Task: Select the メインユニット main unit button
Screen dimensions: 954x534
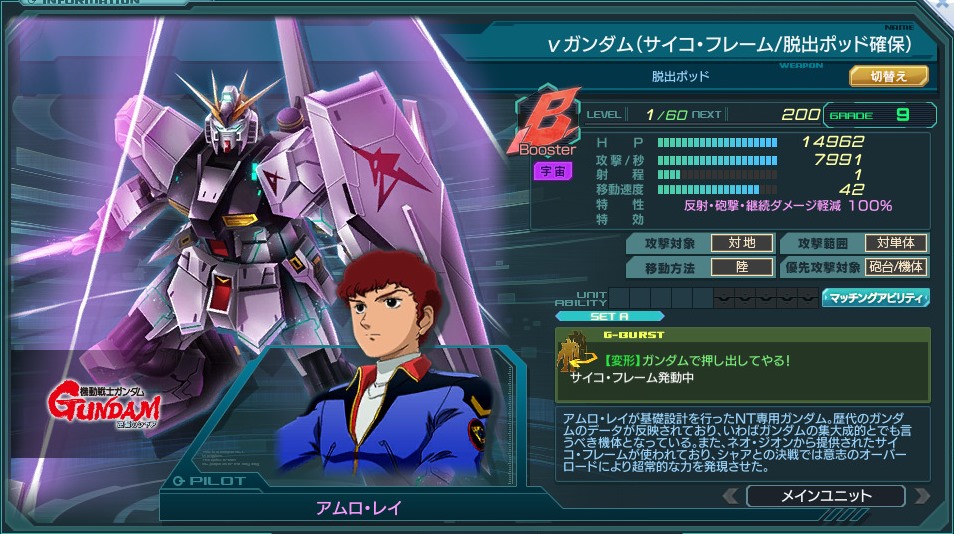Action: 826,496
